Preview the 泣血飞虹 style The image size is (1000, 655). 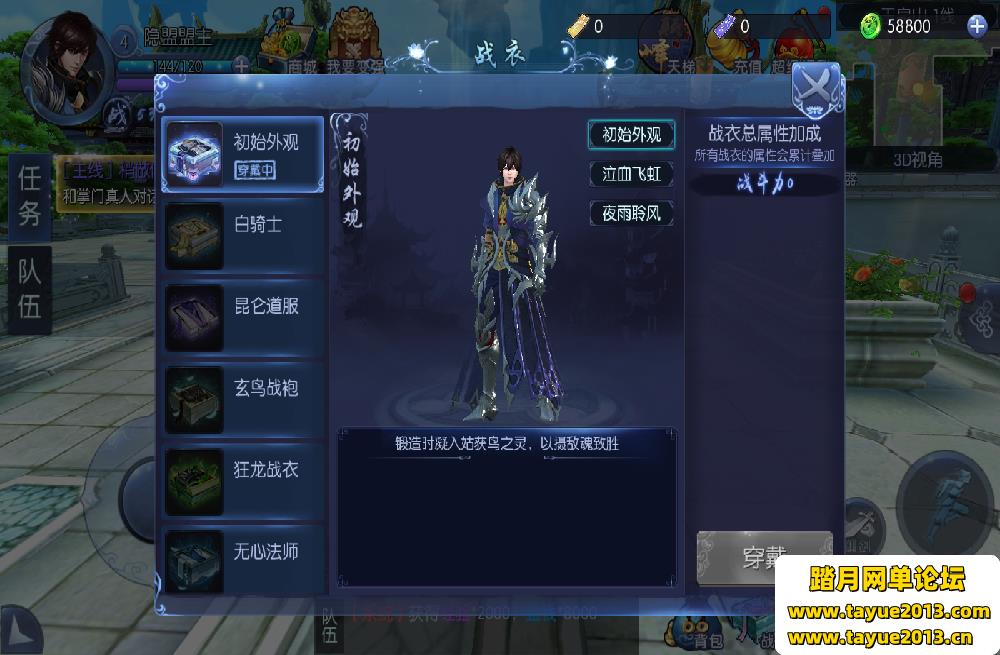631,174
